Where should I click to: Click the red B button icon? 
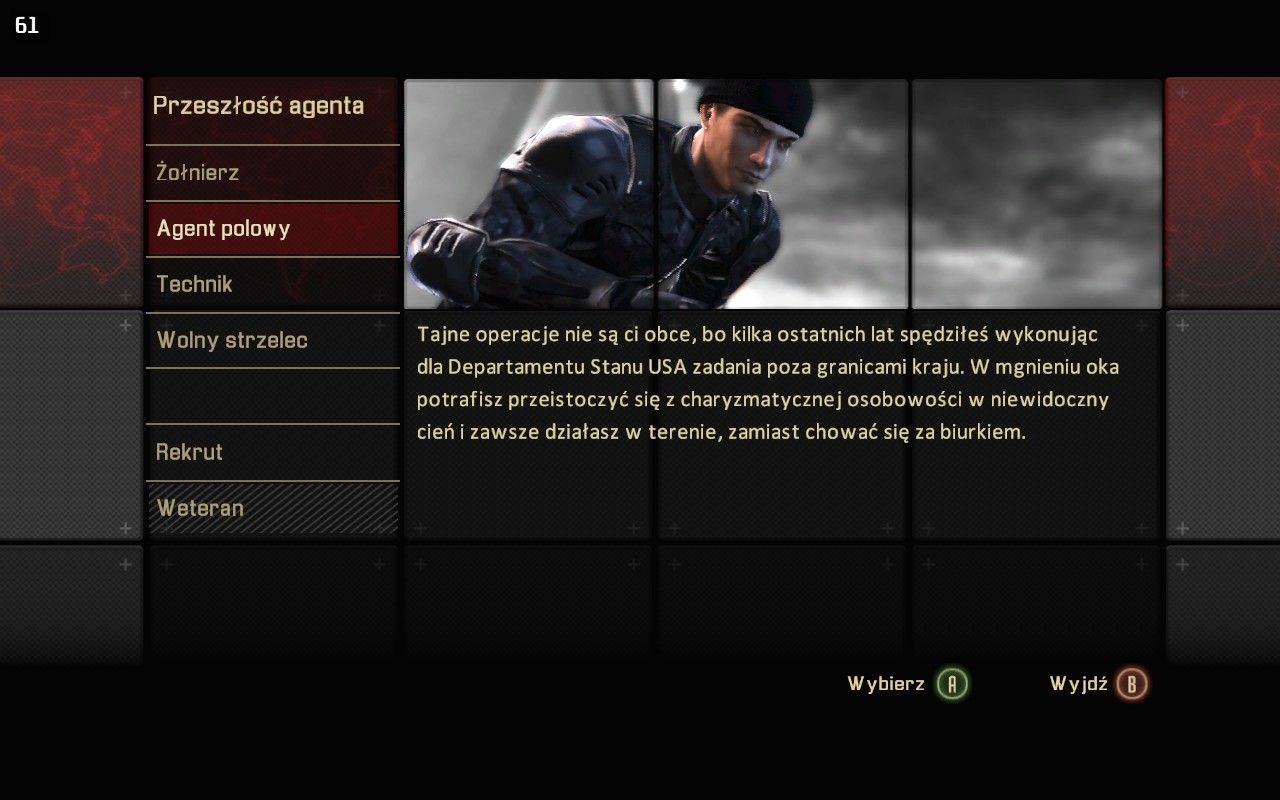pos(1133,685)
